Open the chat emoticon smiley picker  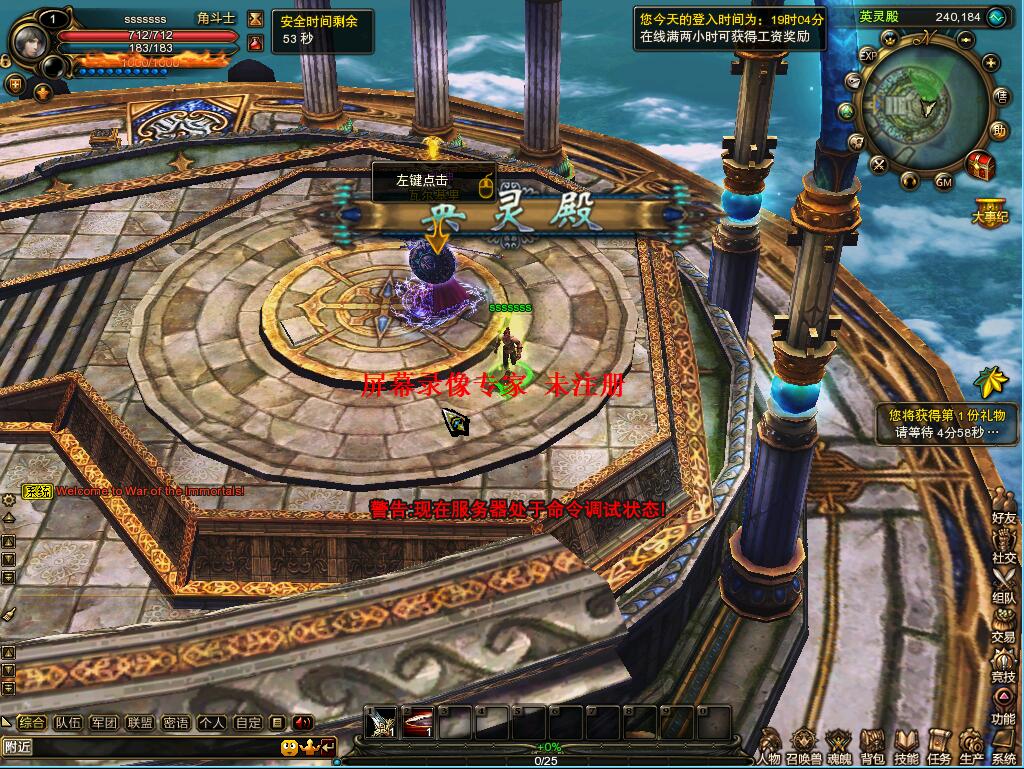click(288, 747)
